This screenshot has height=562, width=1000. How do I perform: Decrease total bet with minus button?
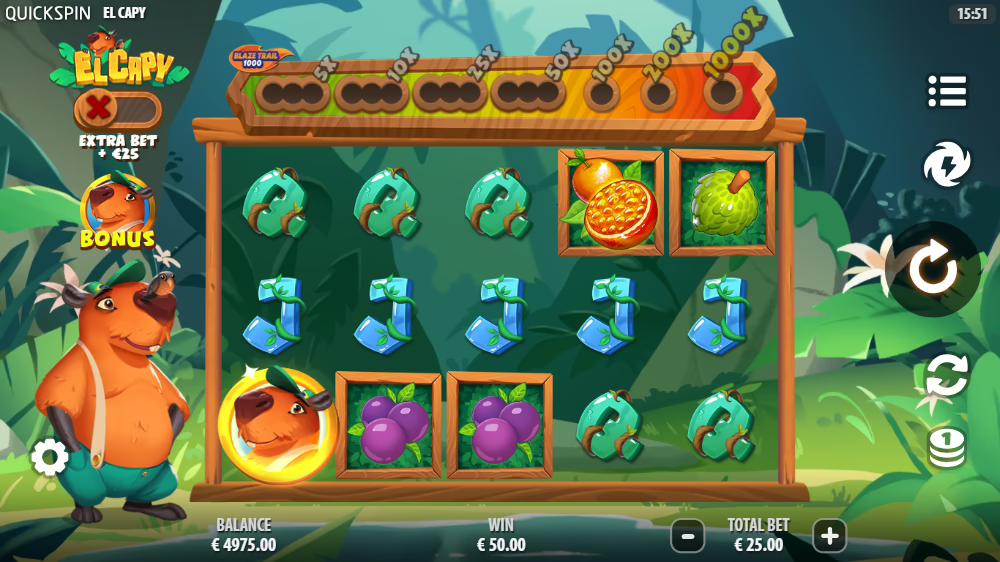687,536
